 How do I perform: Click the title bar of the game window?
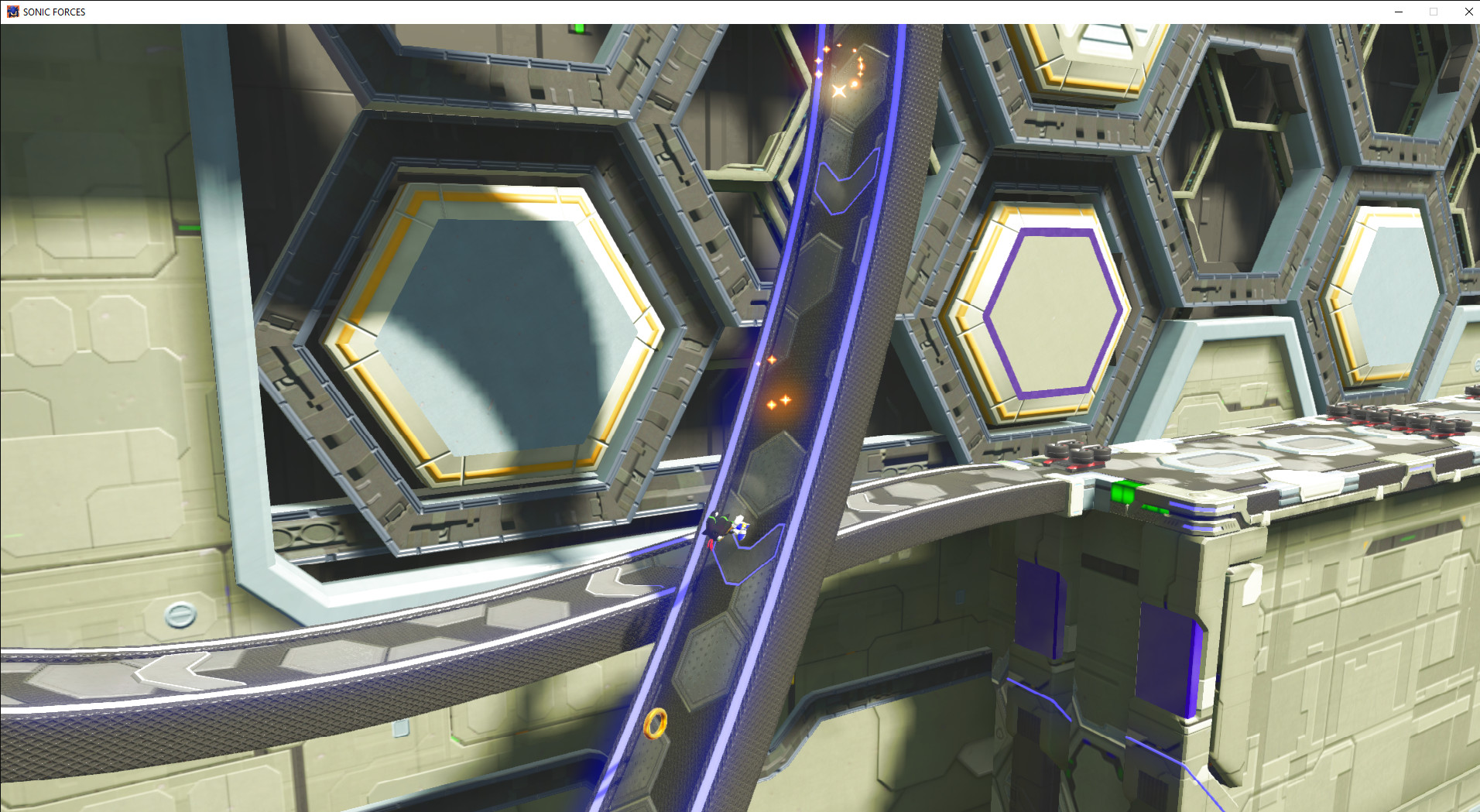pyautogui.click(x=697, y=12)
